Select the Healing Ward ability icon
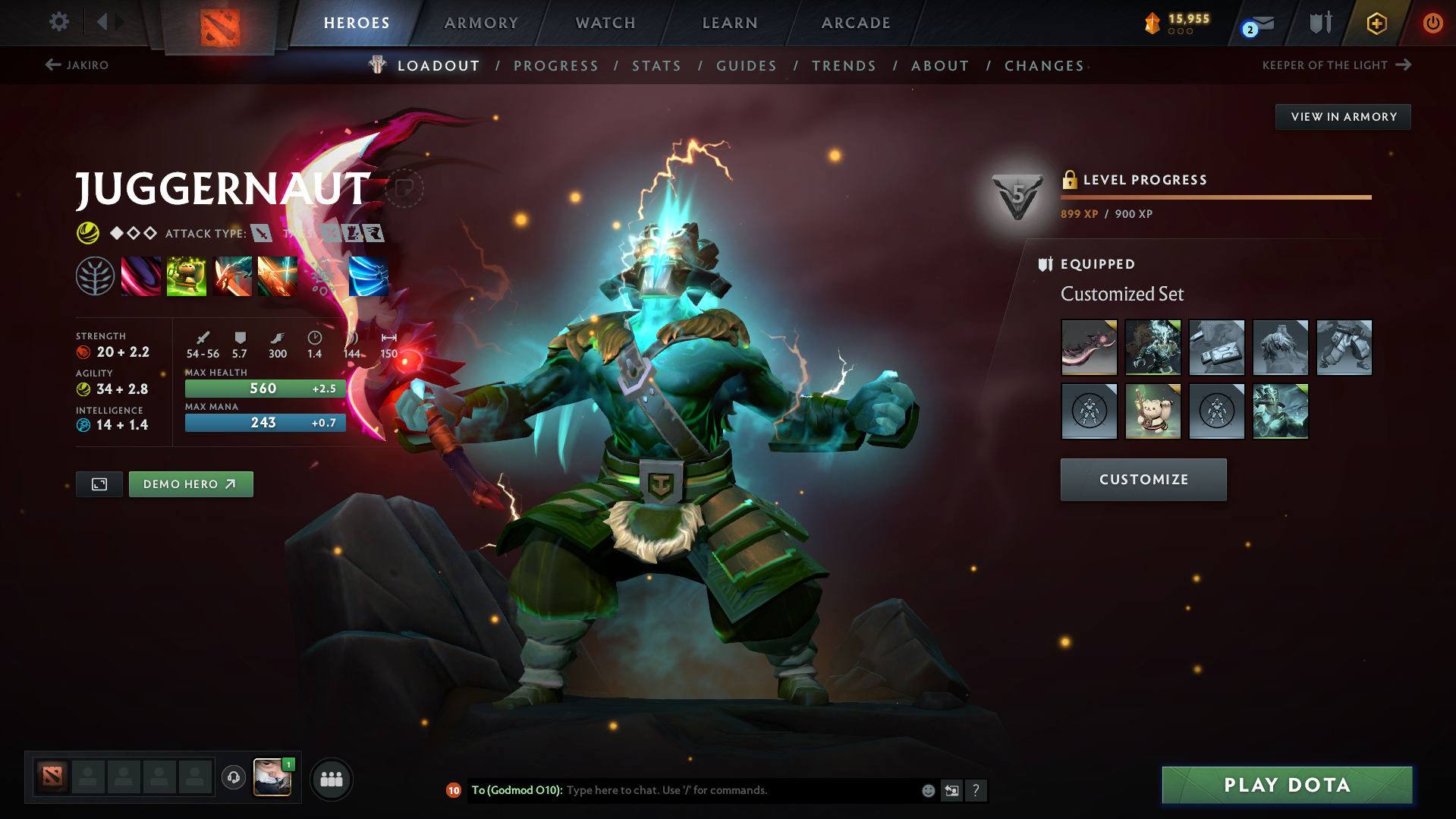1456x819 pixels. click(187, 276)
